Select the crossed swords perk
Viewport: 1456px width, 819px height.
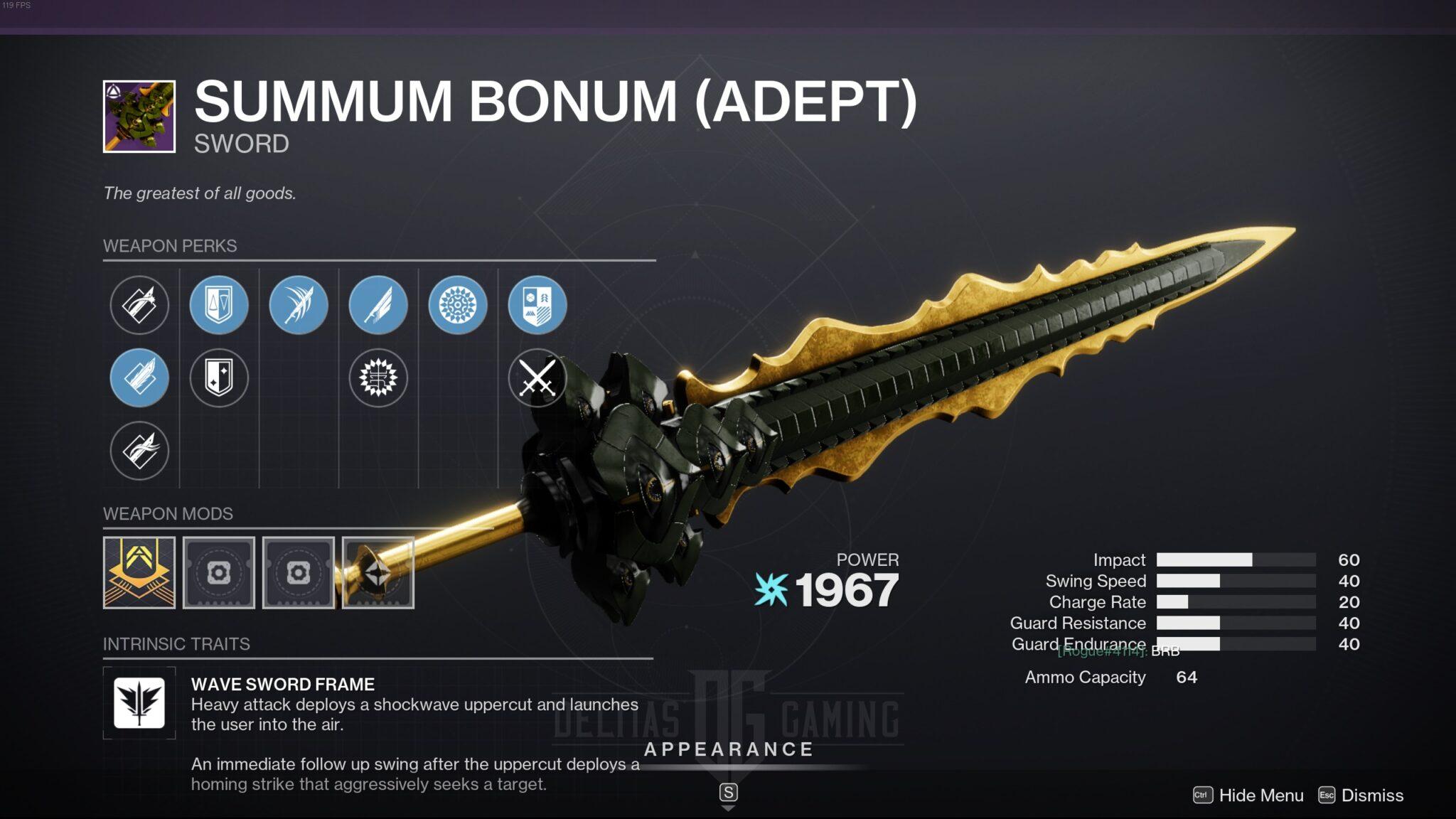(539, 379)
